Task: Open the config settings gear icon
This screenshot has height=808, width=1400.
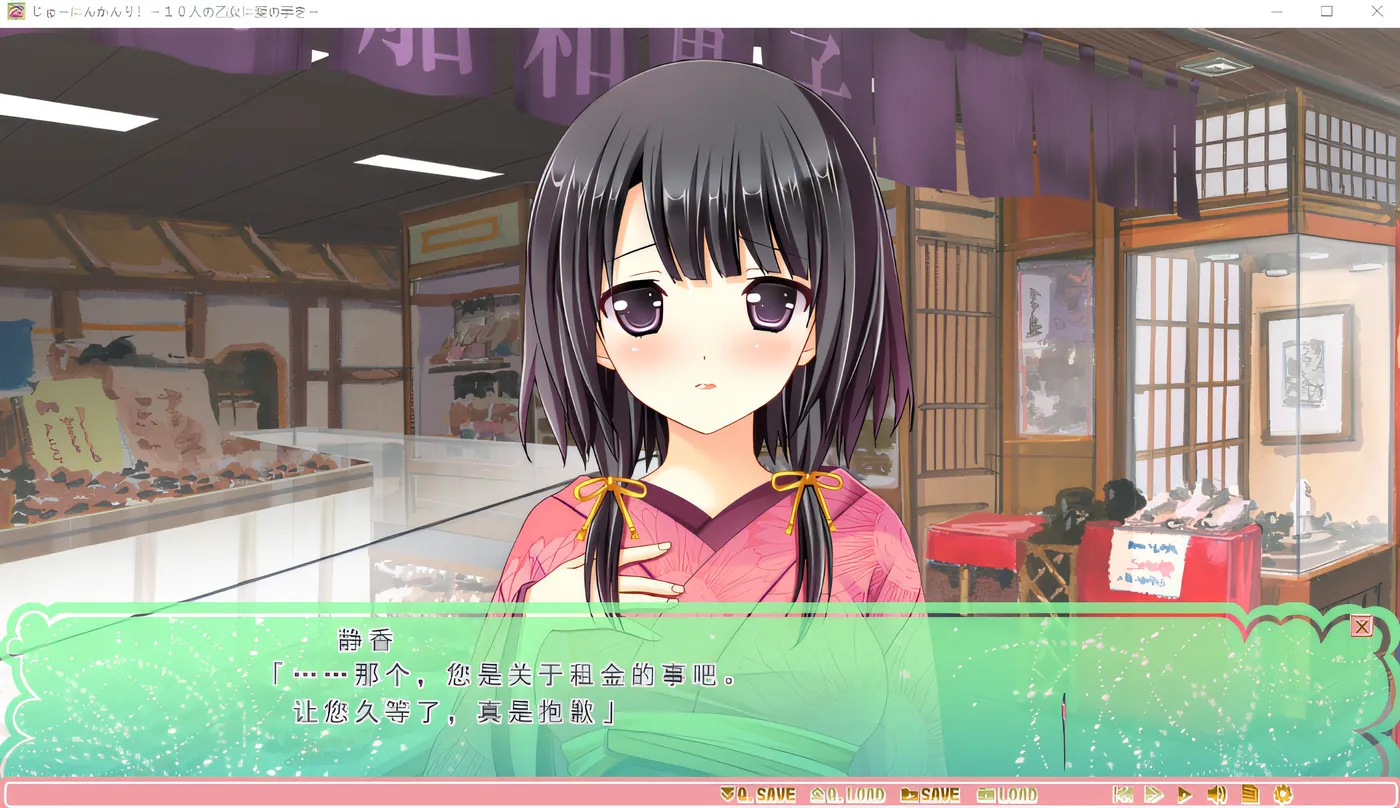Action: (1283, 795)
